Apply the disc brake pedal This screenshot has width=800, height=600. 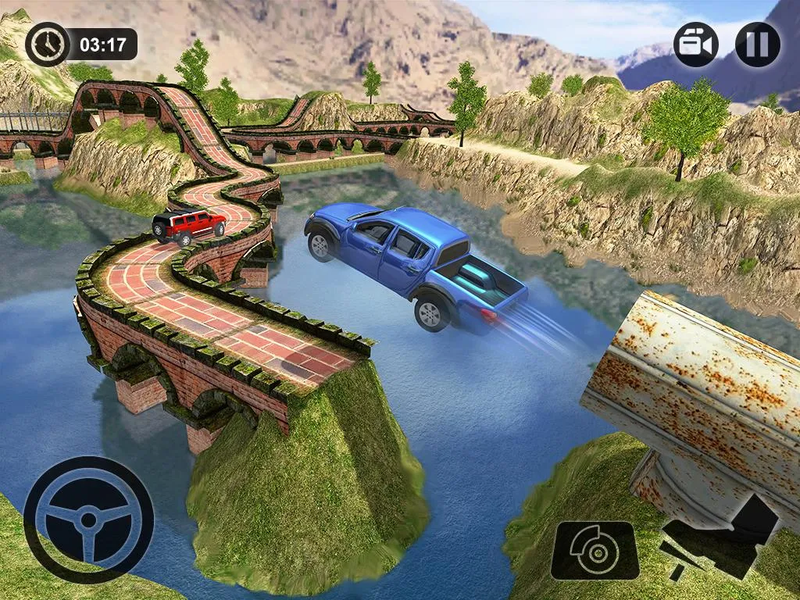coord(595,550)
